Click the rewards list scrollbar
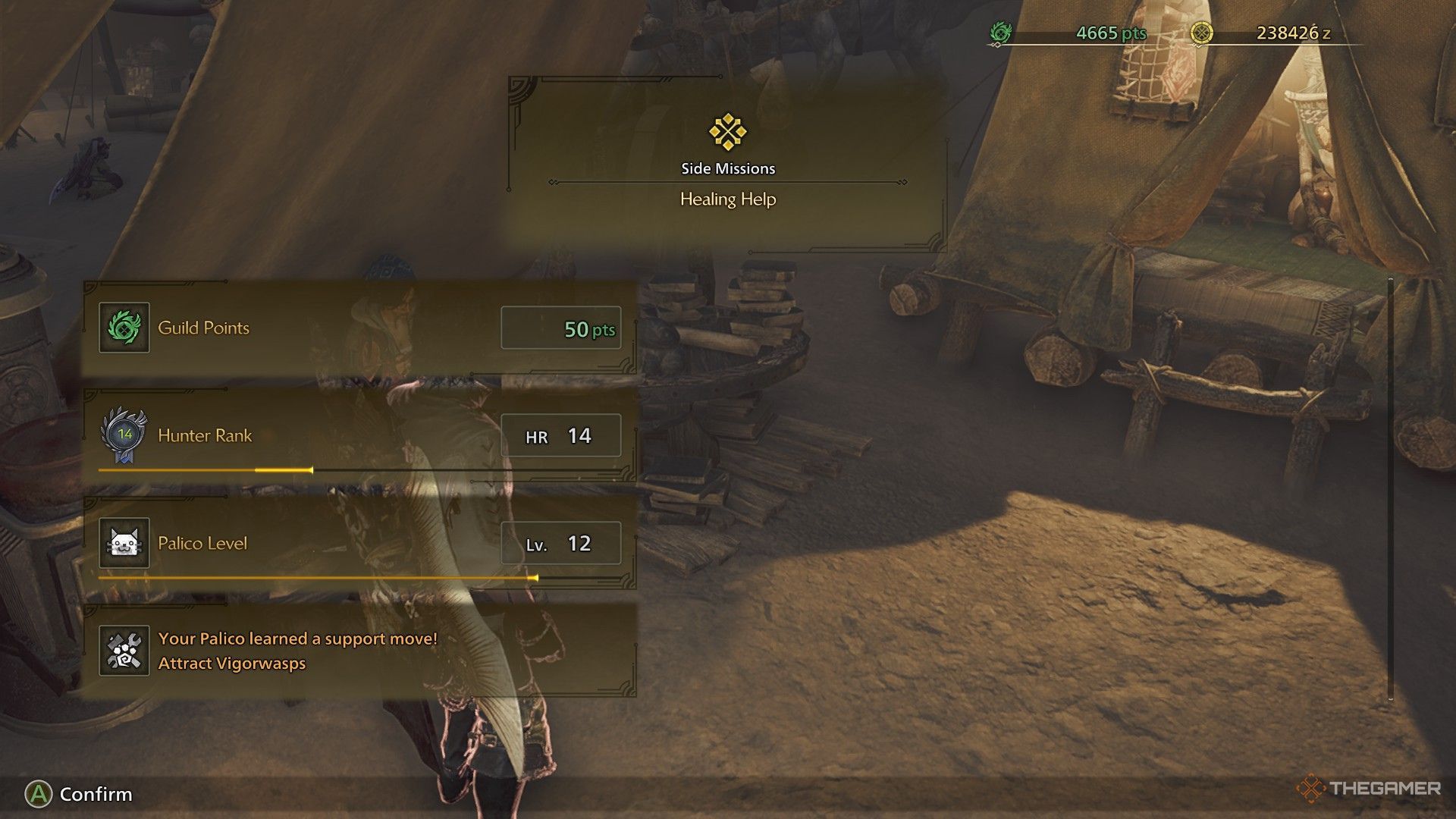The image size is (1456, 819). (x=1390, y=489)
